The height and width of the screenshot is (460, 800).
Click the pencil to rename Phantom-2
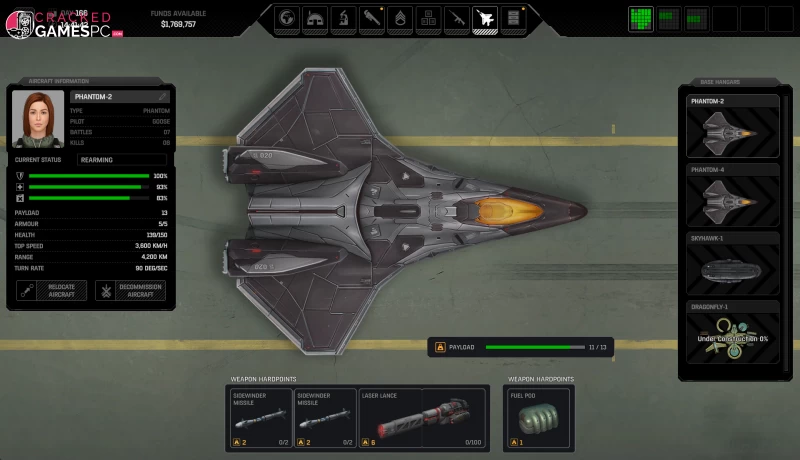[x=162, y=96]
